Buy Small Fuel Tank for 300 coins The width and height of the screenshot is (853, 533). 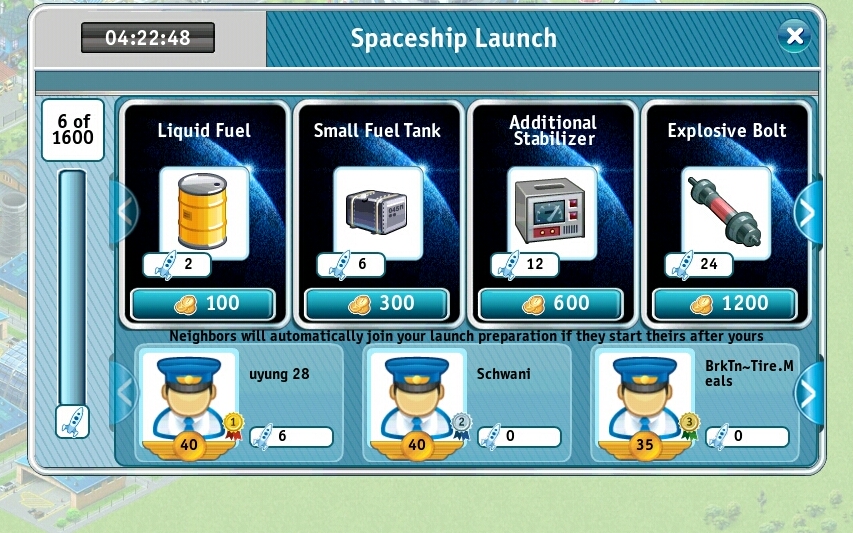(377, 303)
